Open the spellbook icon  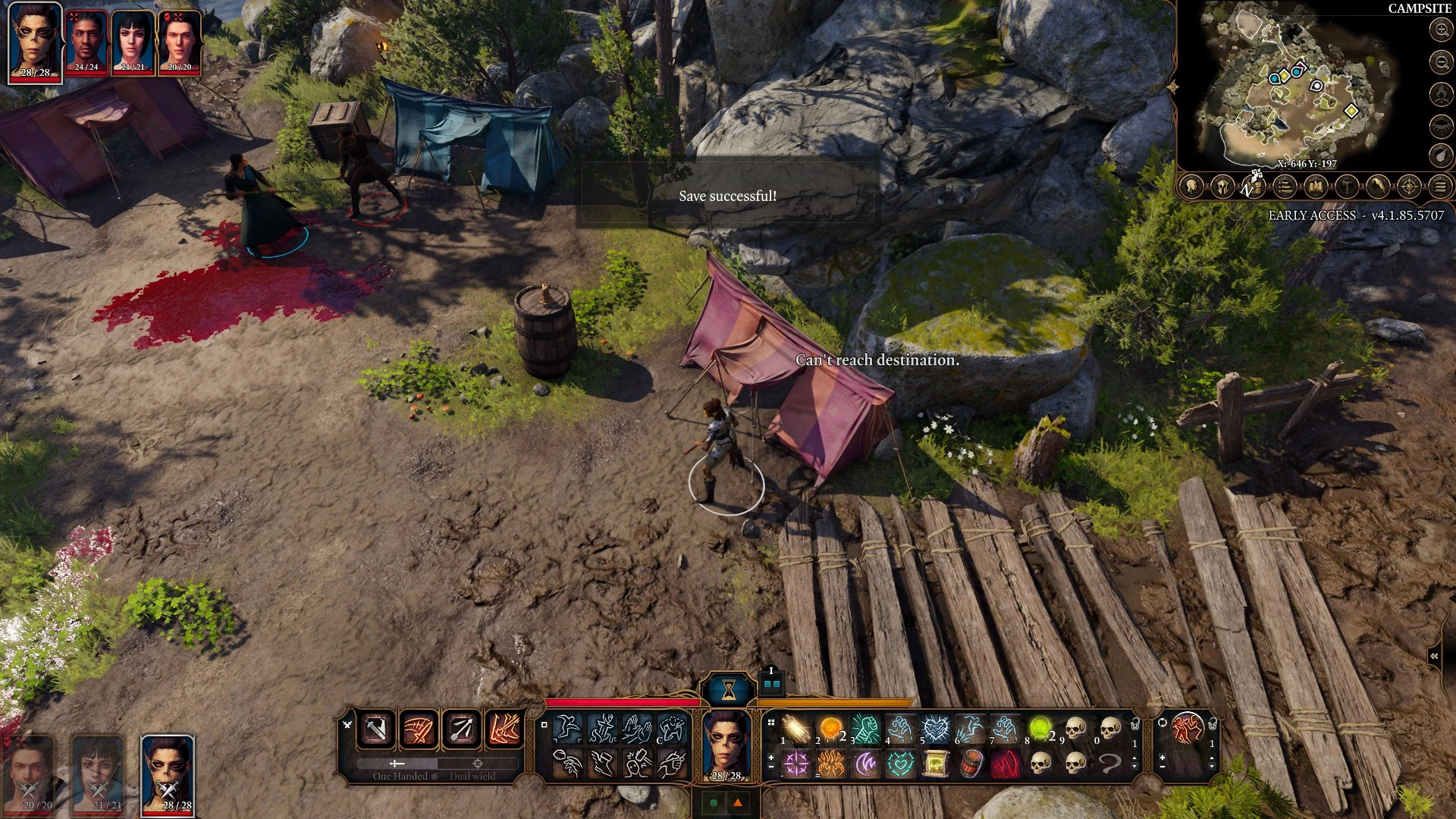pos(1316,186)
